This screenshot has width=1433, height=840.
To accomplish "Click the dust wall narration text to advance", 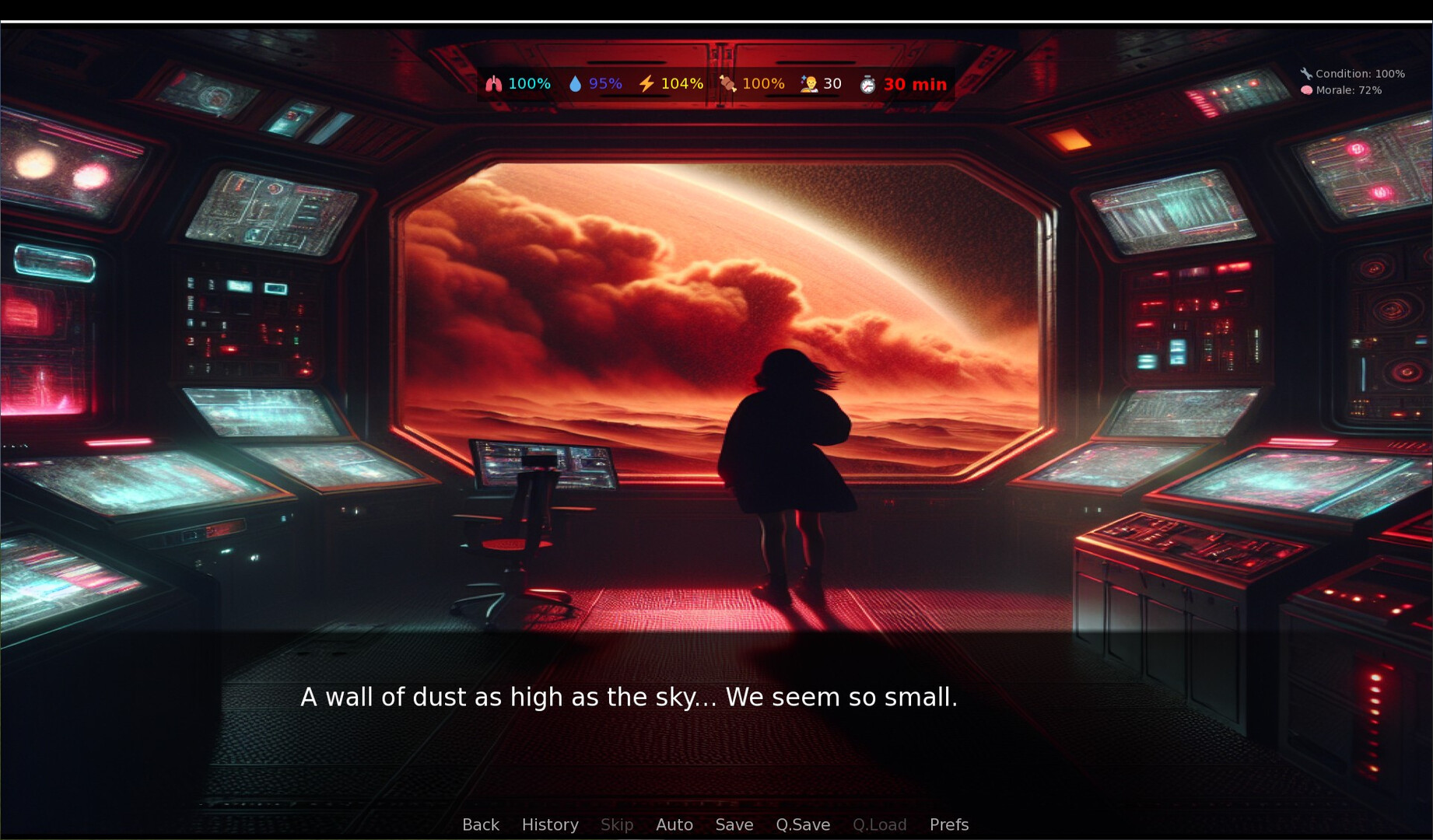I will tap(630, 698).
